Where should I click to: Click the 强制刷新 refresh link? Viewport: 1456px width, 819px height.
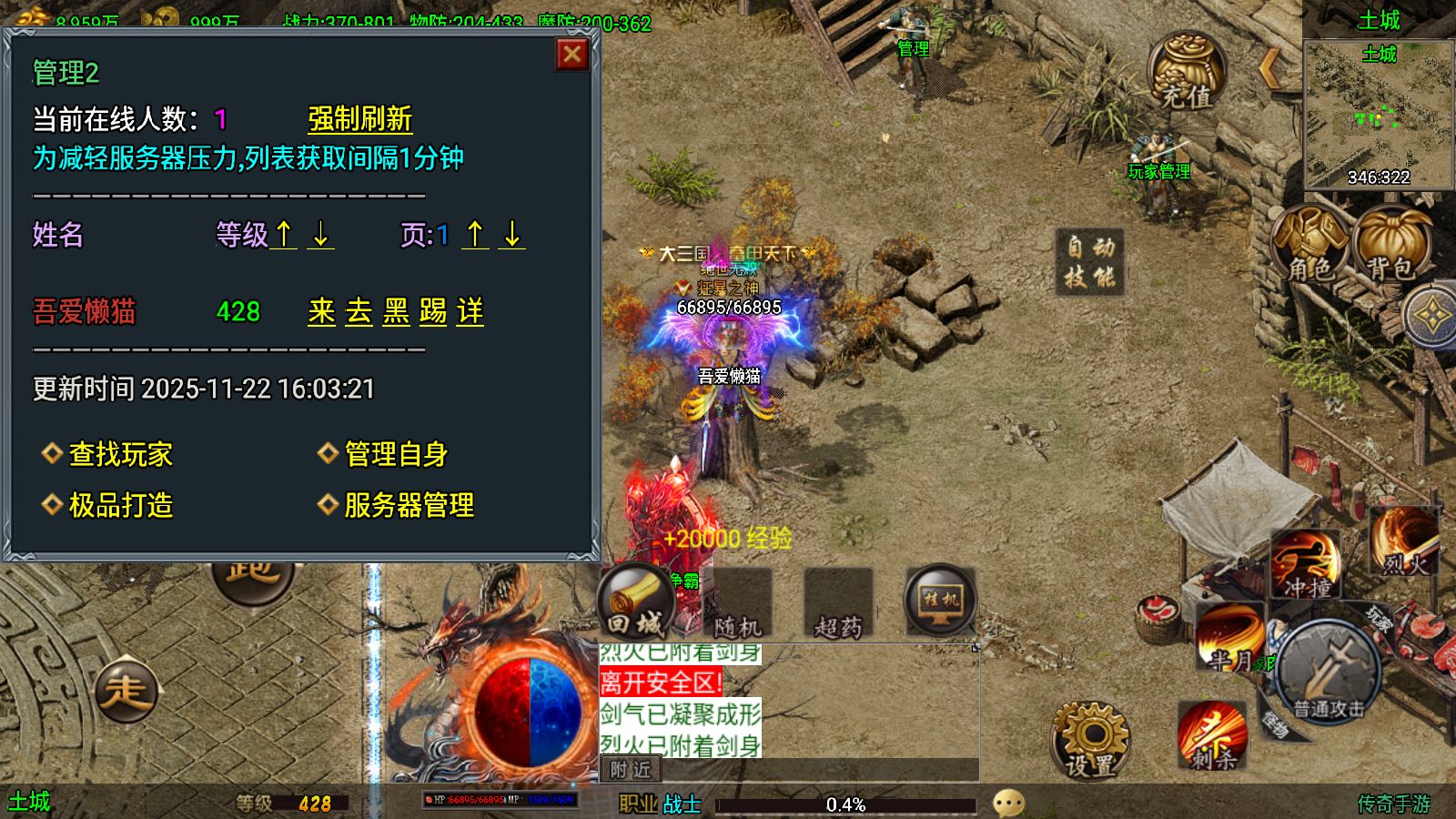359,119
